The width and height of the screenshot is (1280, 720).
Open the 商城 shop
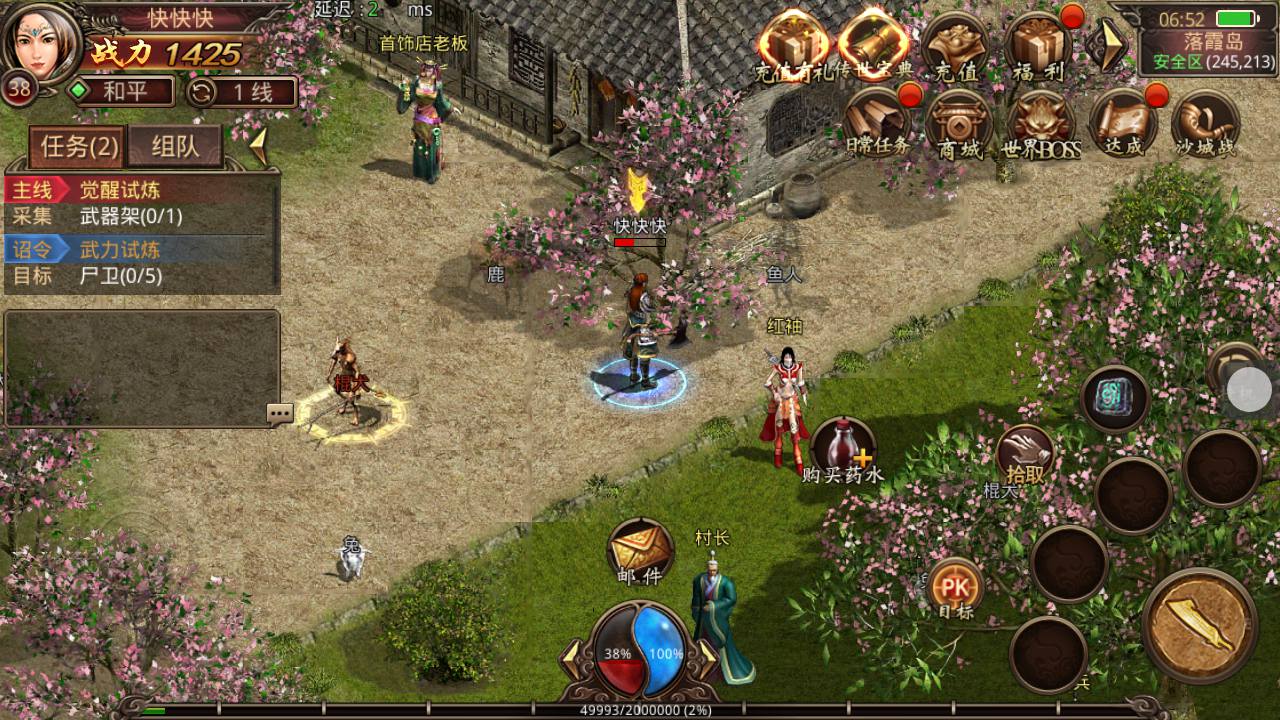pyautogui.click(x=958, y=126)
